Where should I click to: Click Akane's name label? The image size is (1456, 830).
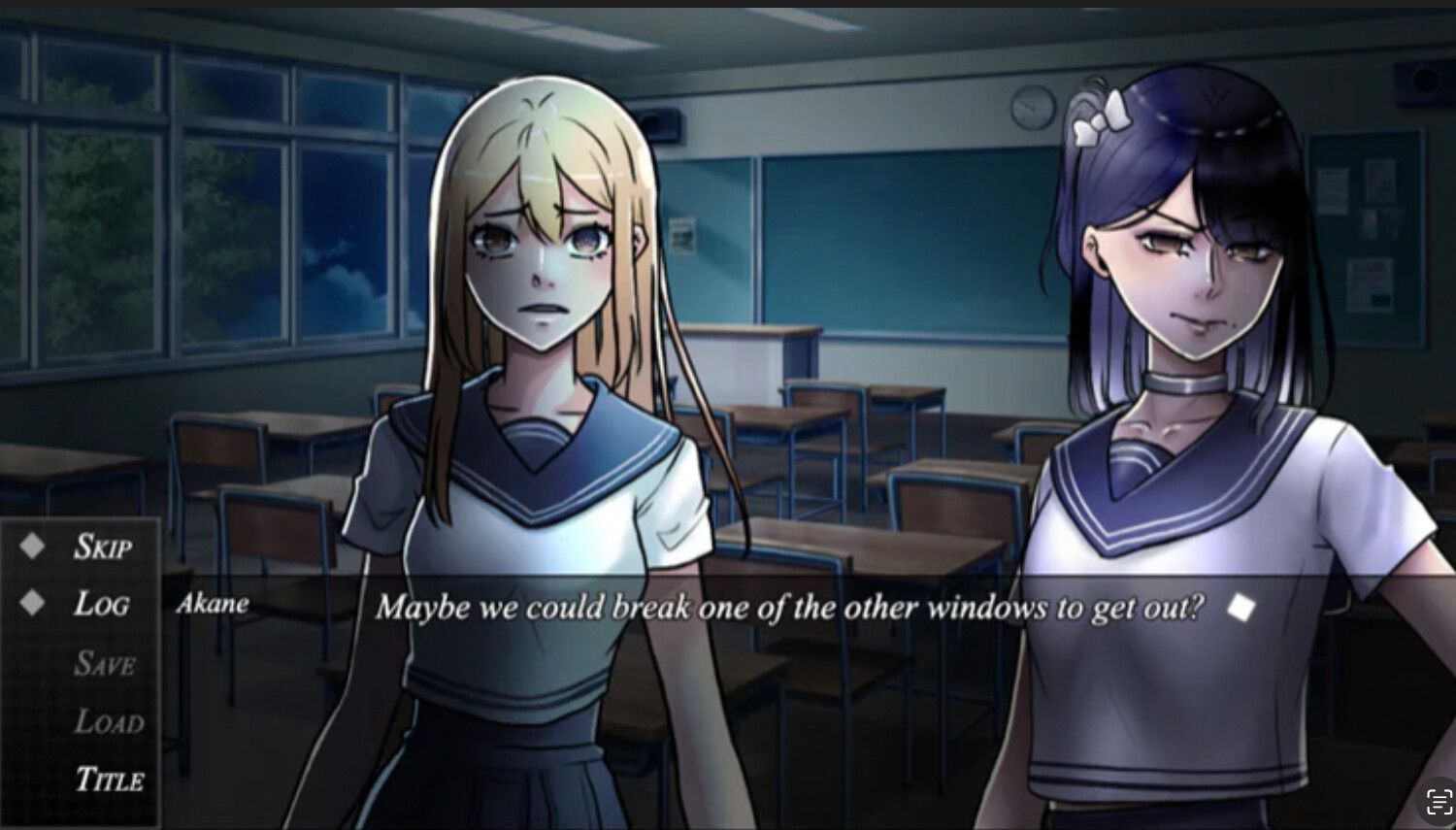[x=215, y=604]
